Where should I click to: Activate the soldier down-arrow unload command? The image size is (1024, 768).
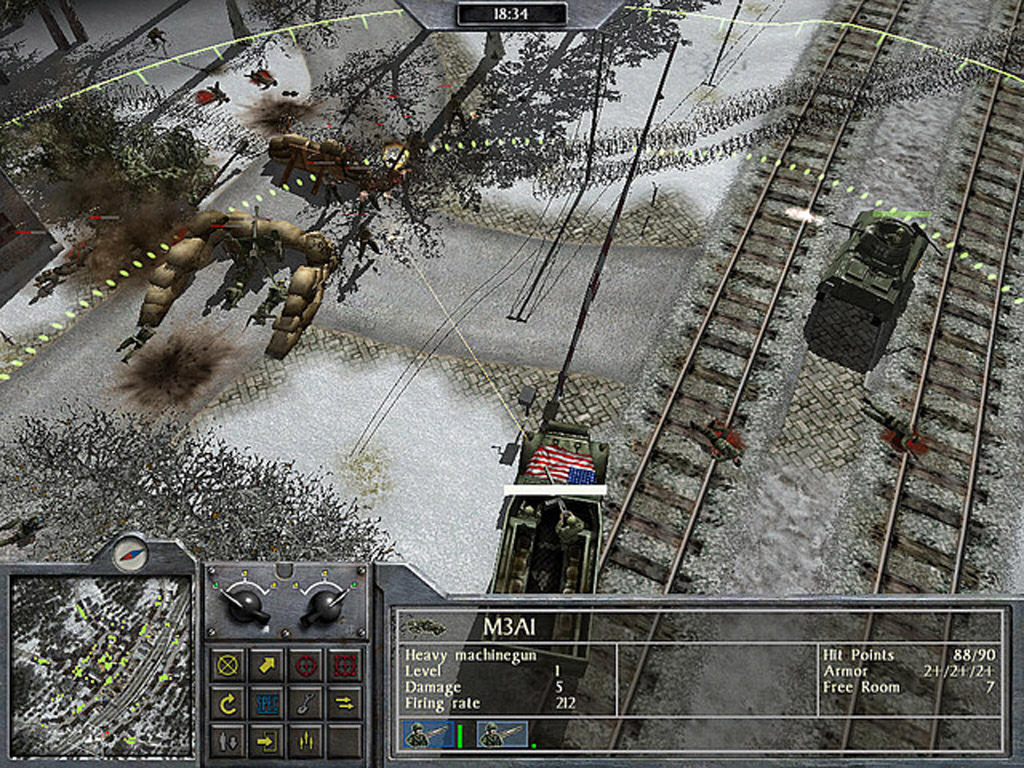click(229, 741)
